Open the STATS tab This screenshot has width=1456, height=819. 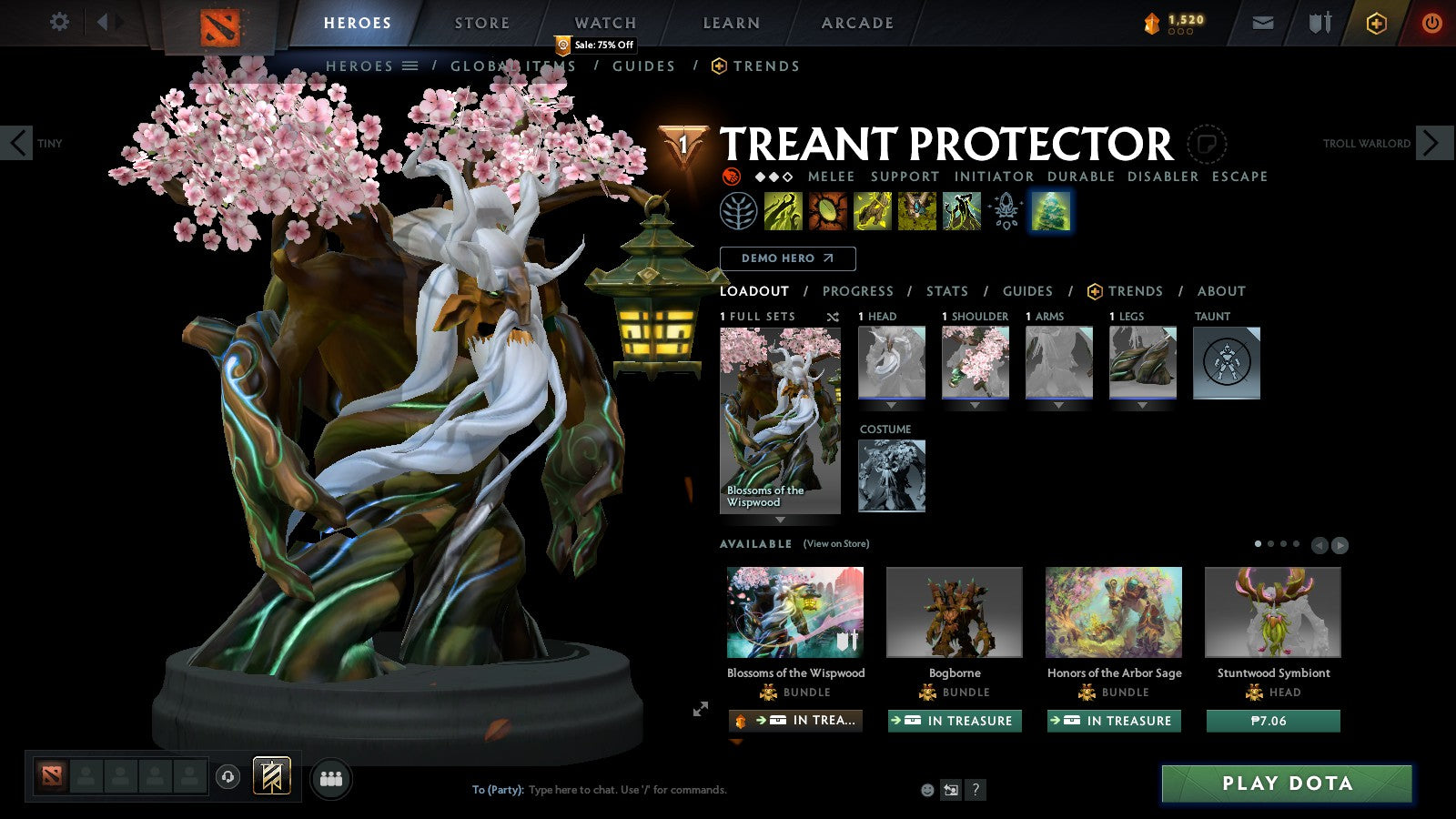(947, 291)
